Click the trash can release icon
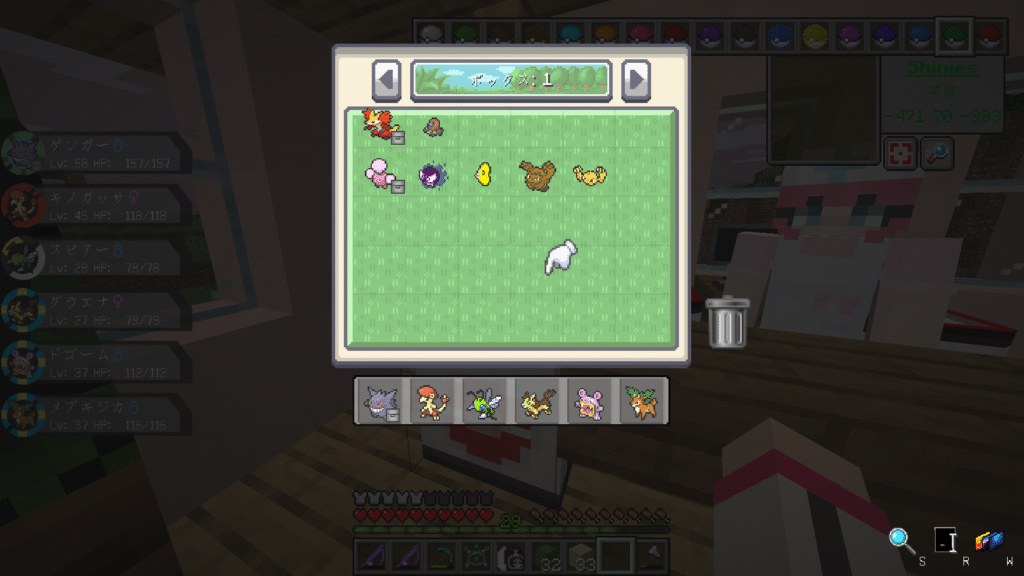 point(728,322)
